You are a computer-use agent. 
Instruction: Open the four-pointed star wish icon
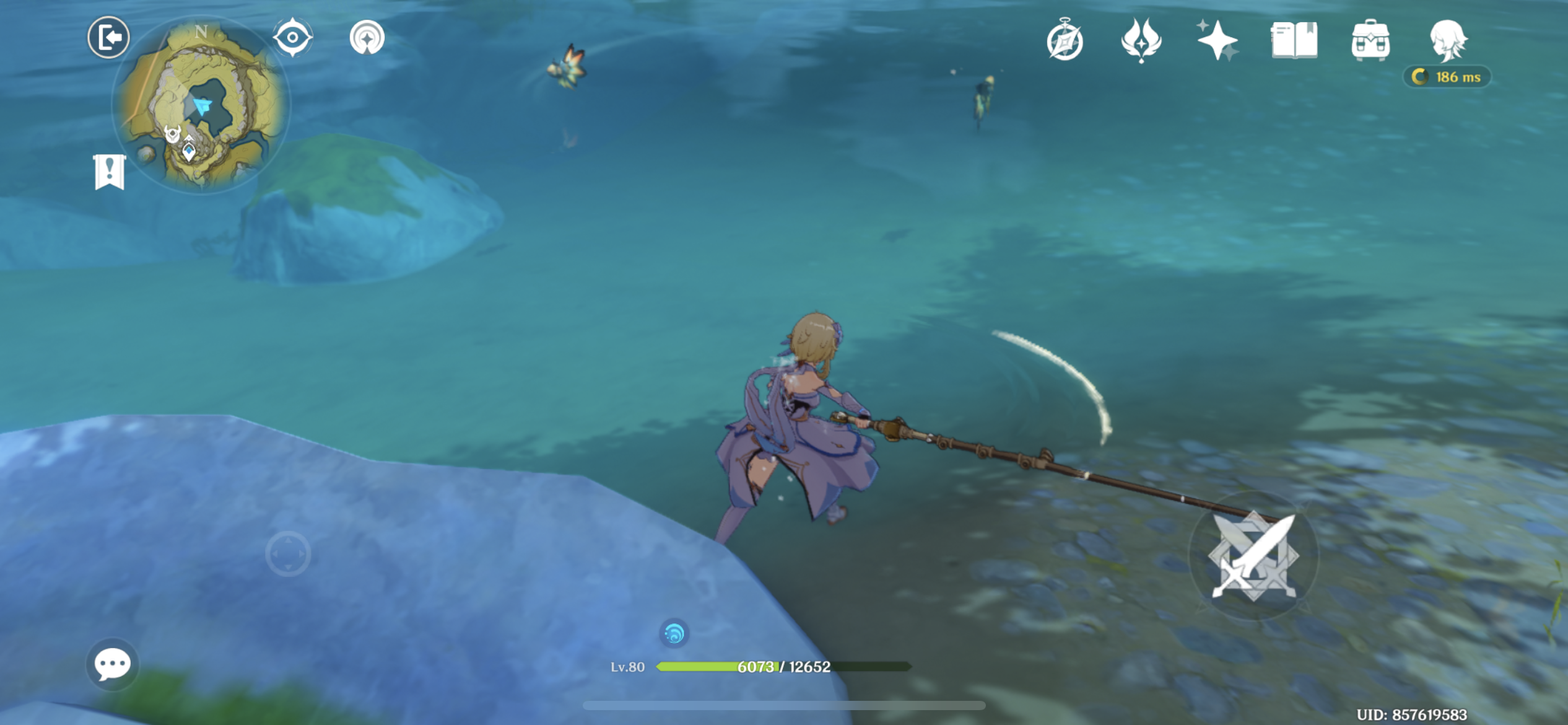pos(1216,41)
